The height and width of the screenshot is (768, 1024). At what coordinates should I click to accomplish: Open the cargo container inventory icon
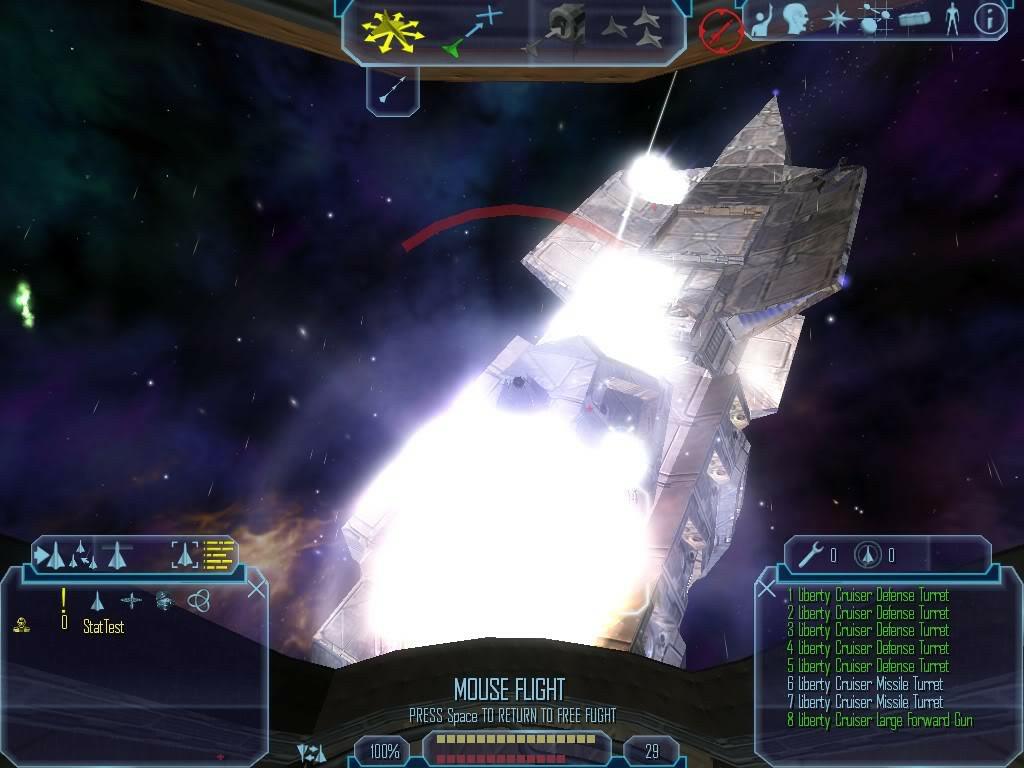[x=914, y=19]
